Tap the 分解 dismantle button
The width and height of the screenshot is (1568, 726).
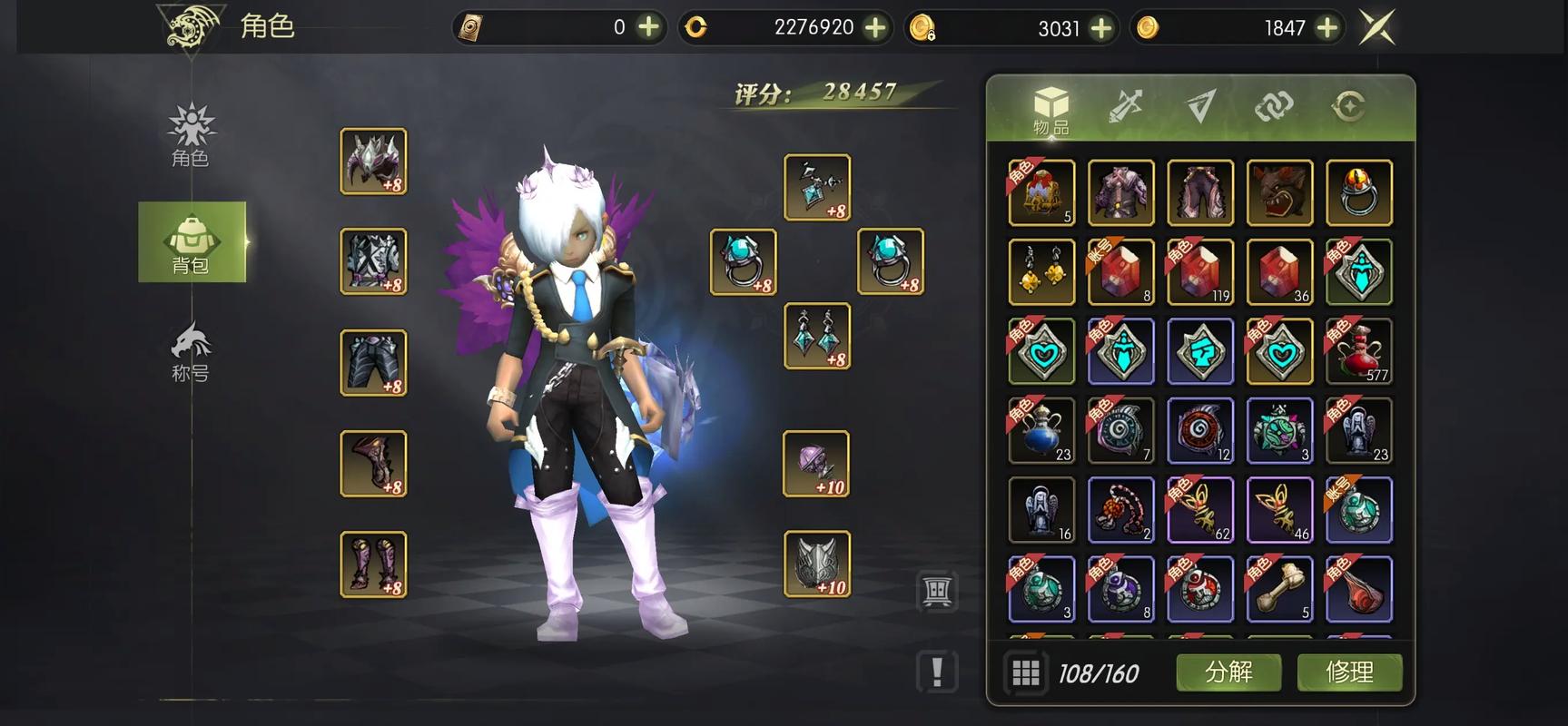click(x=1228, y=672)
